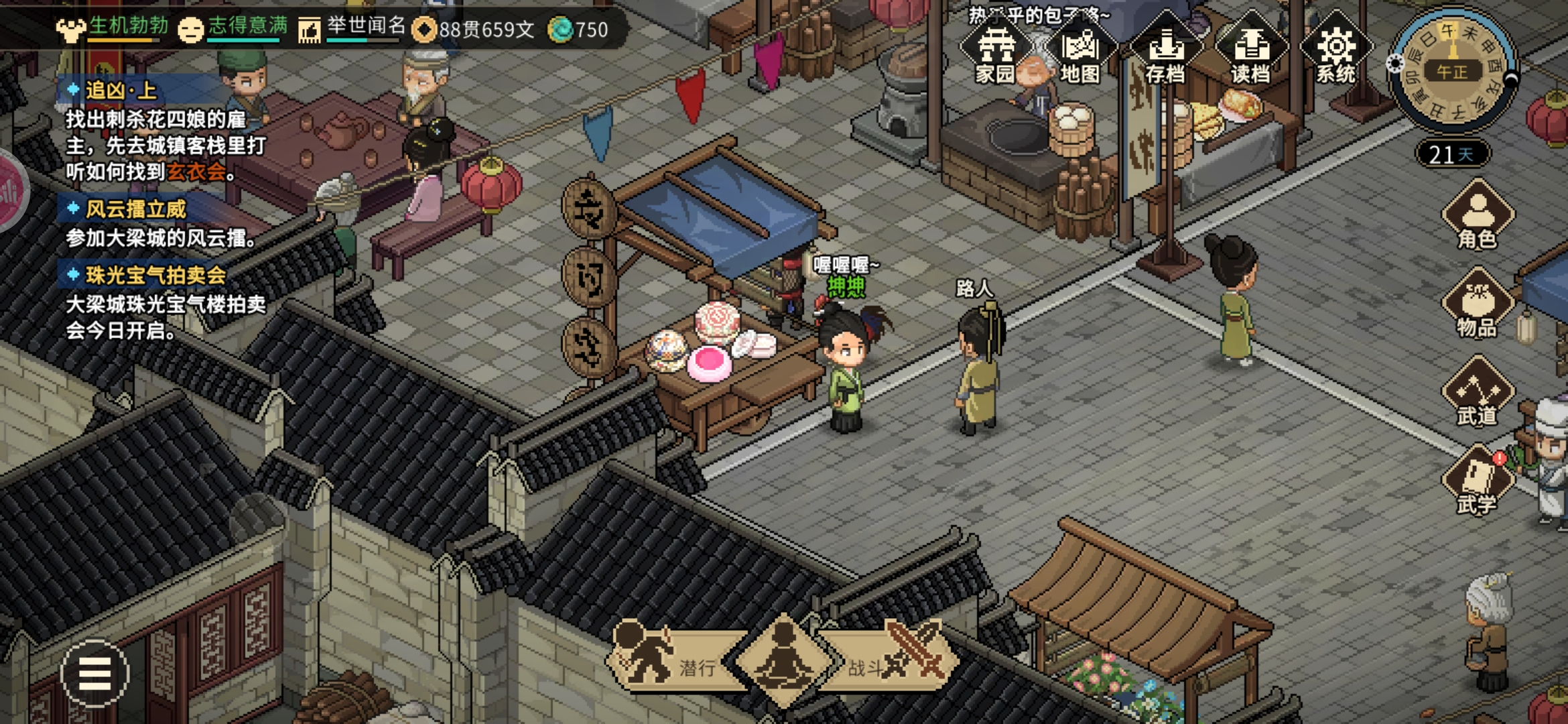Open the 武道 martial path screen
This screenshot has width=1568, height=724.
point(1477,393)
